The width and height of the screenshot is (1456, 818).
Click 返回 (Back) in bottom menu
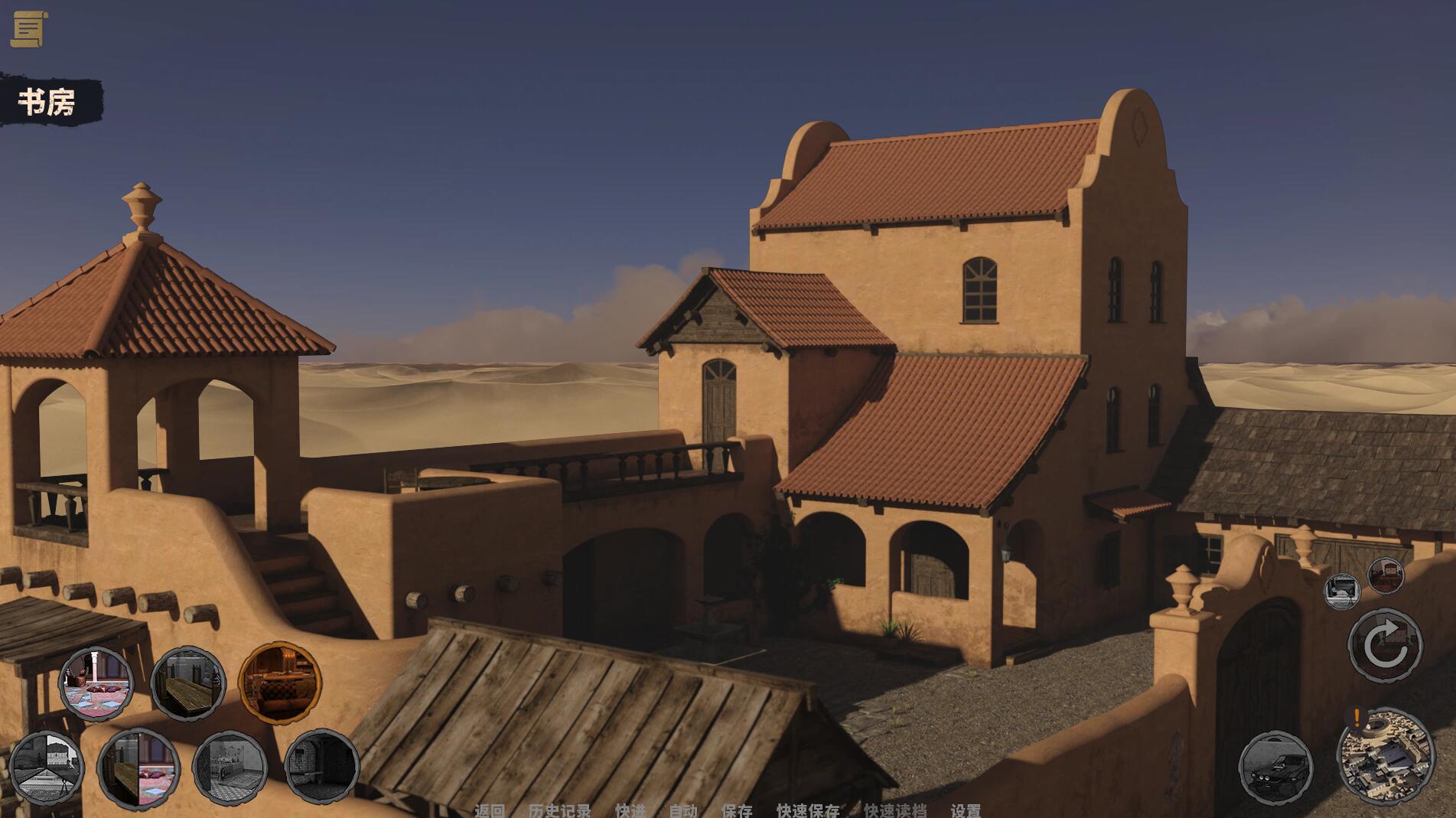490,810
